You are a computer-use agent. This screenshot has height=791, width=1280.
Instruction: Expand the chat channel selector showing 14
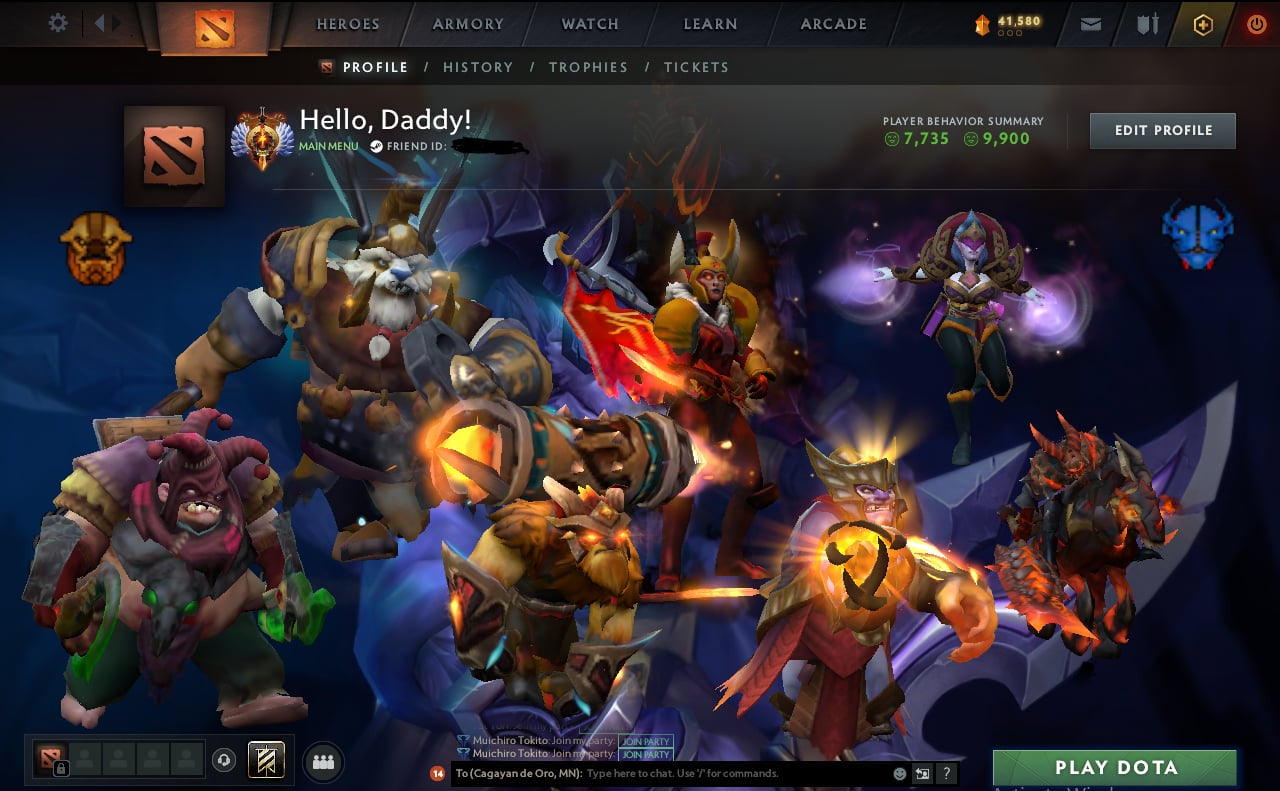pos(438,772)
